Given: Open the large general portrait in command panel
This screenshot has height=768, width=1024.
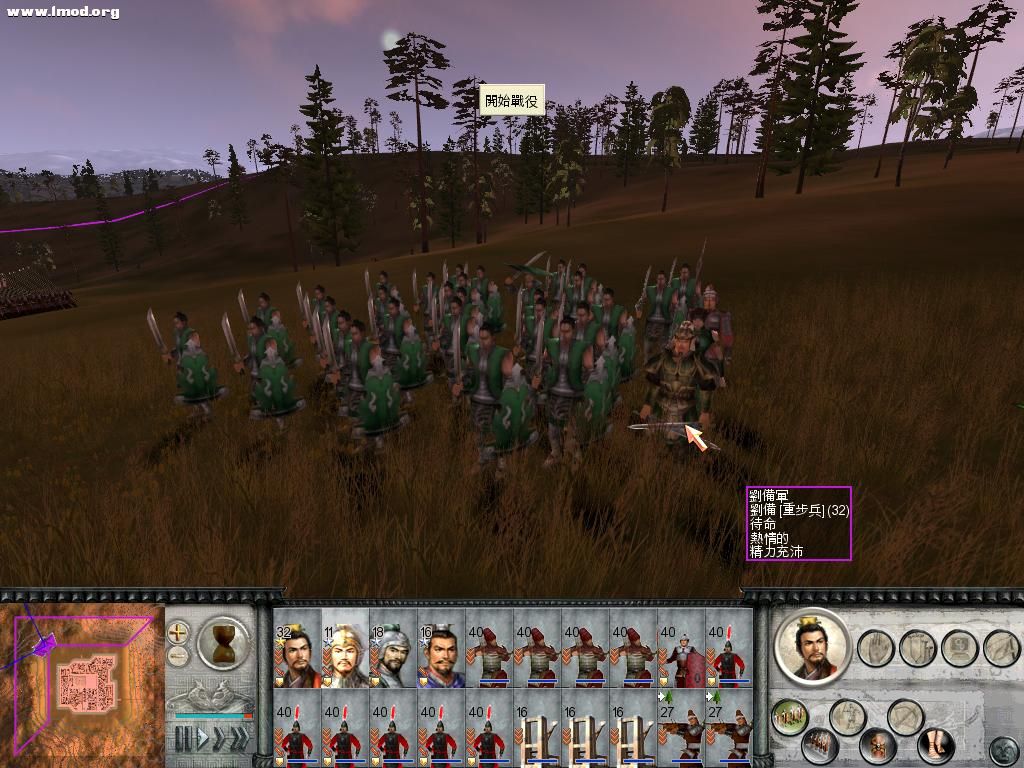Looking at the screenshot, I should coord(811,647).
